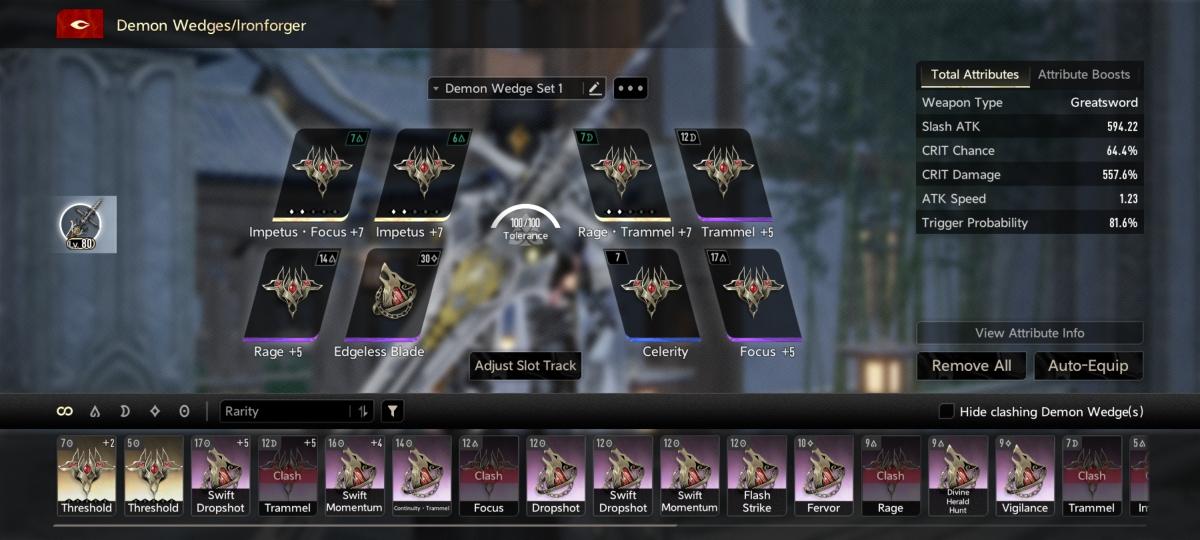This screenshot has width=1200, height=540.
Task: Auto-Equip demon wedges
Action: (x=1088, y=366)
